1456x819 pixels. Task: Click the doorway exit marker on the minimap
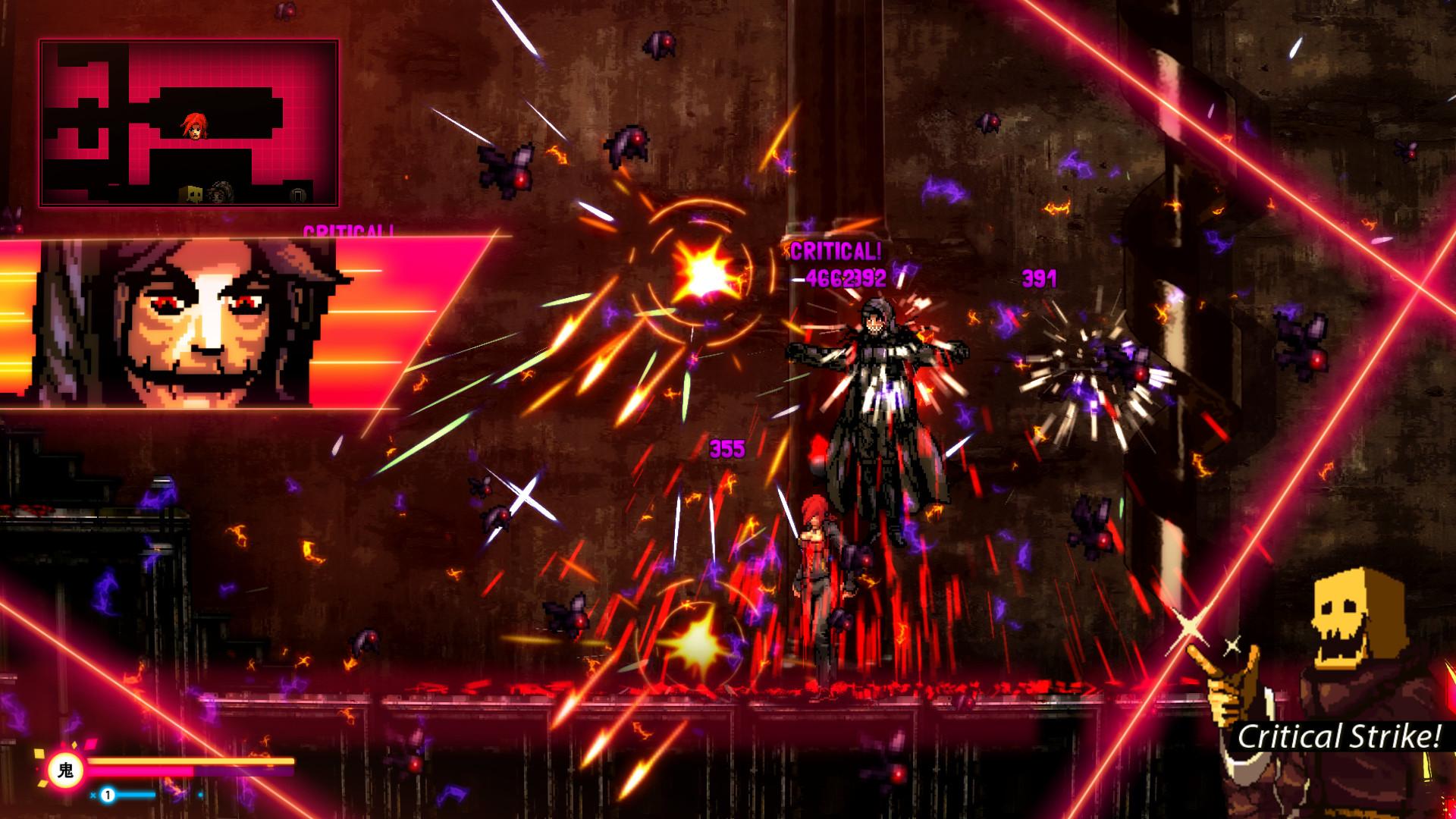(x=299, y=196)
